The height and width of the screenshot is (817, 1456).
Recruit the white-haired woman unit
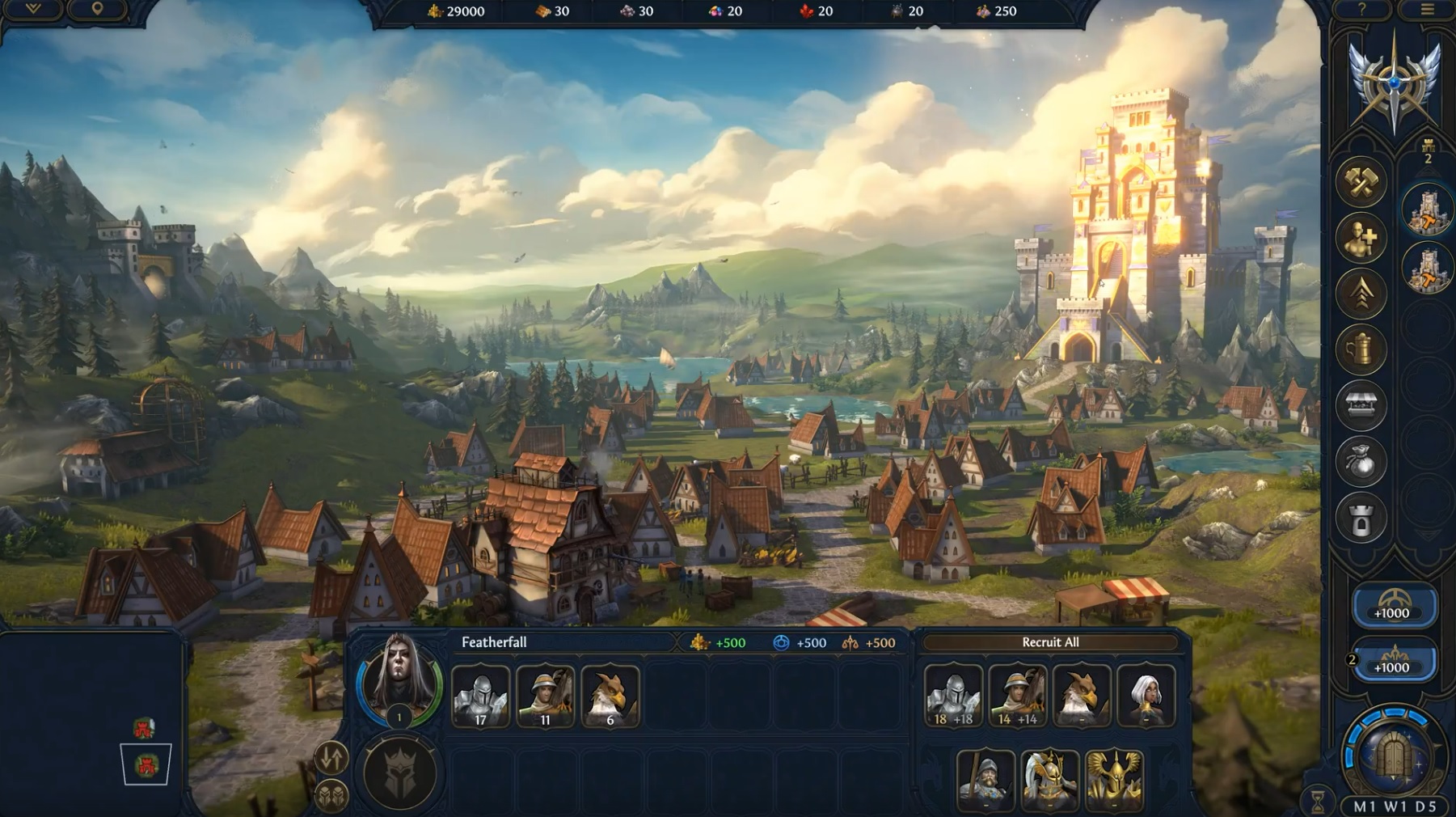pyautogui.click(x=1146, y=696)
